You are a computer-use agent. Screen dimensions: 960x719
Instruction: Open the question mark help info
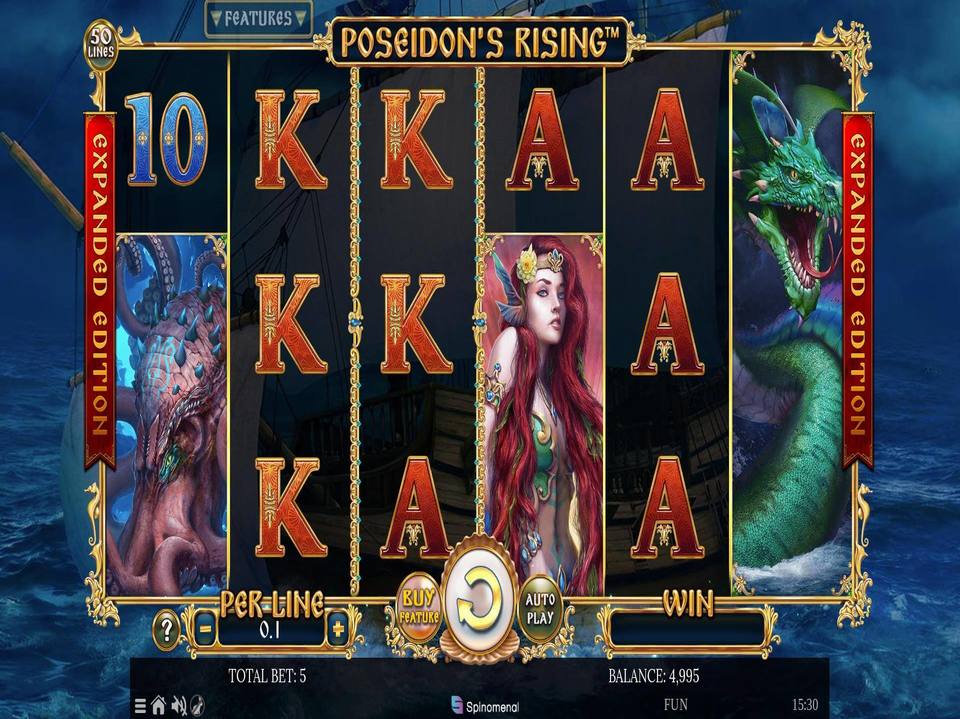tap(166, 630)
